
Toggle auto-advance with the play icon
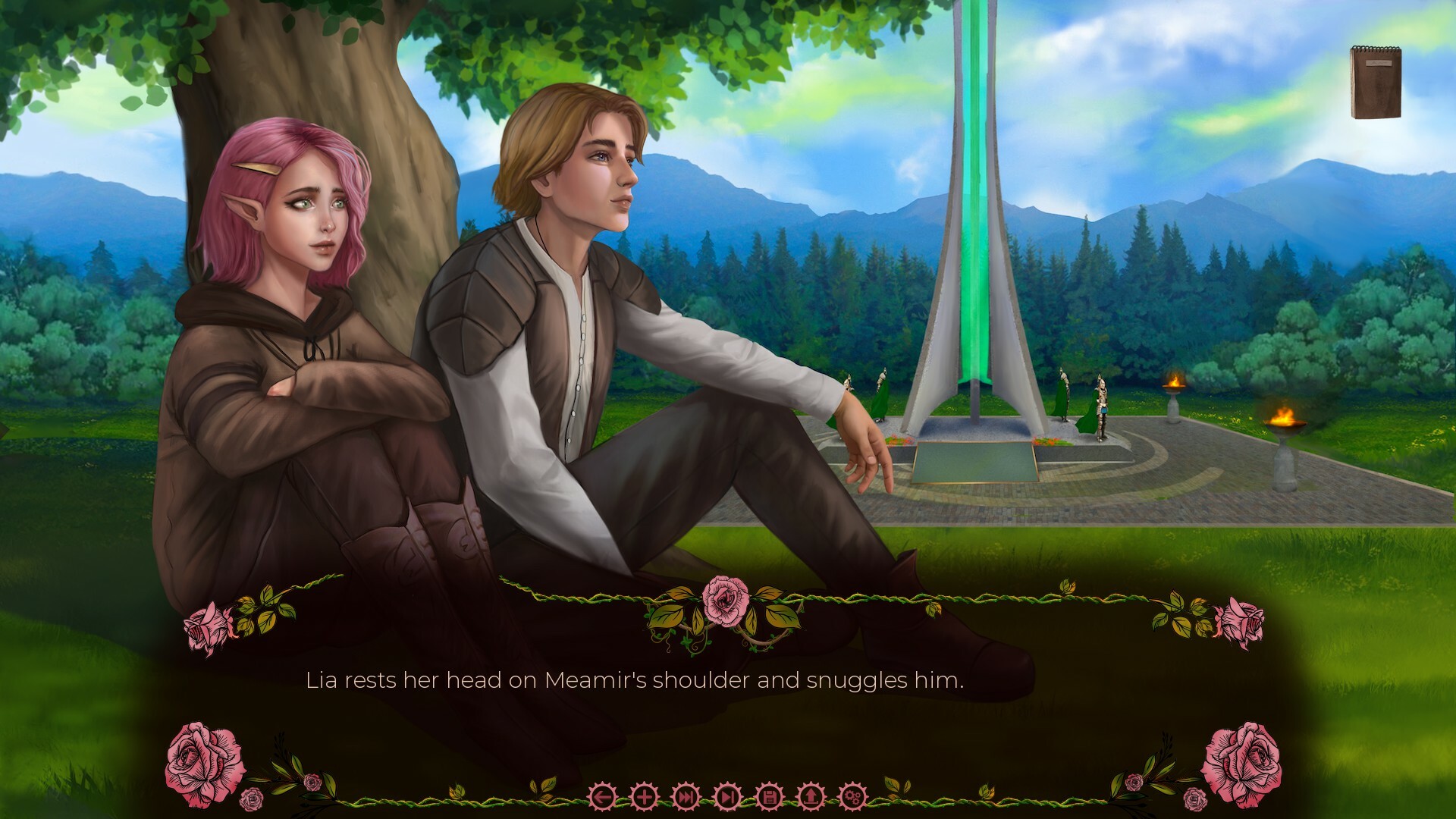tap(726, 797)
